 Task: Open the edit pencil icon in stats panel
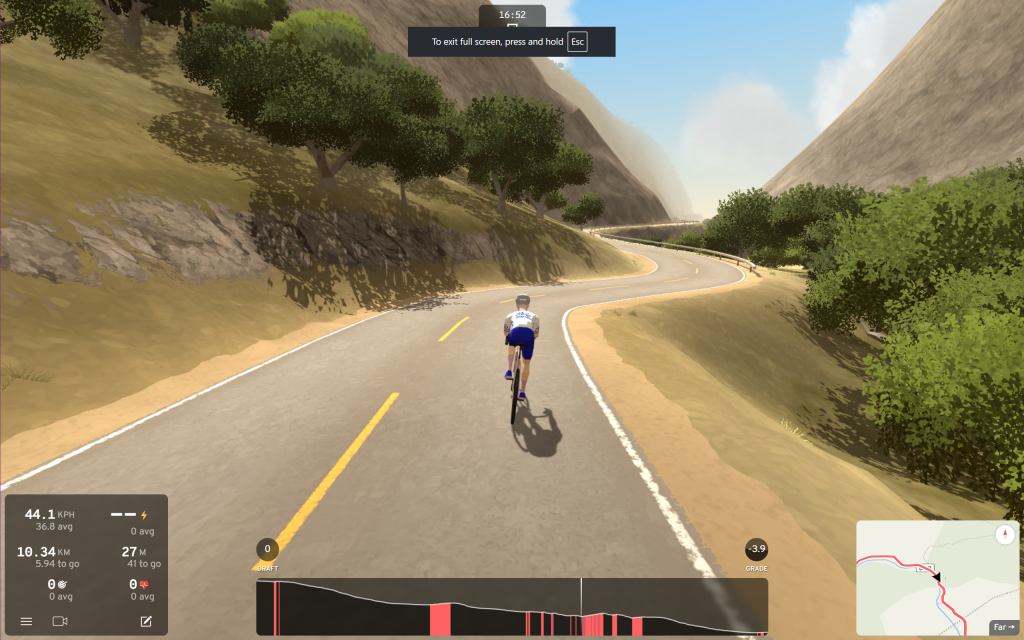click(x=146, y=621)
